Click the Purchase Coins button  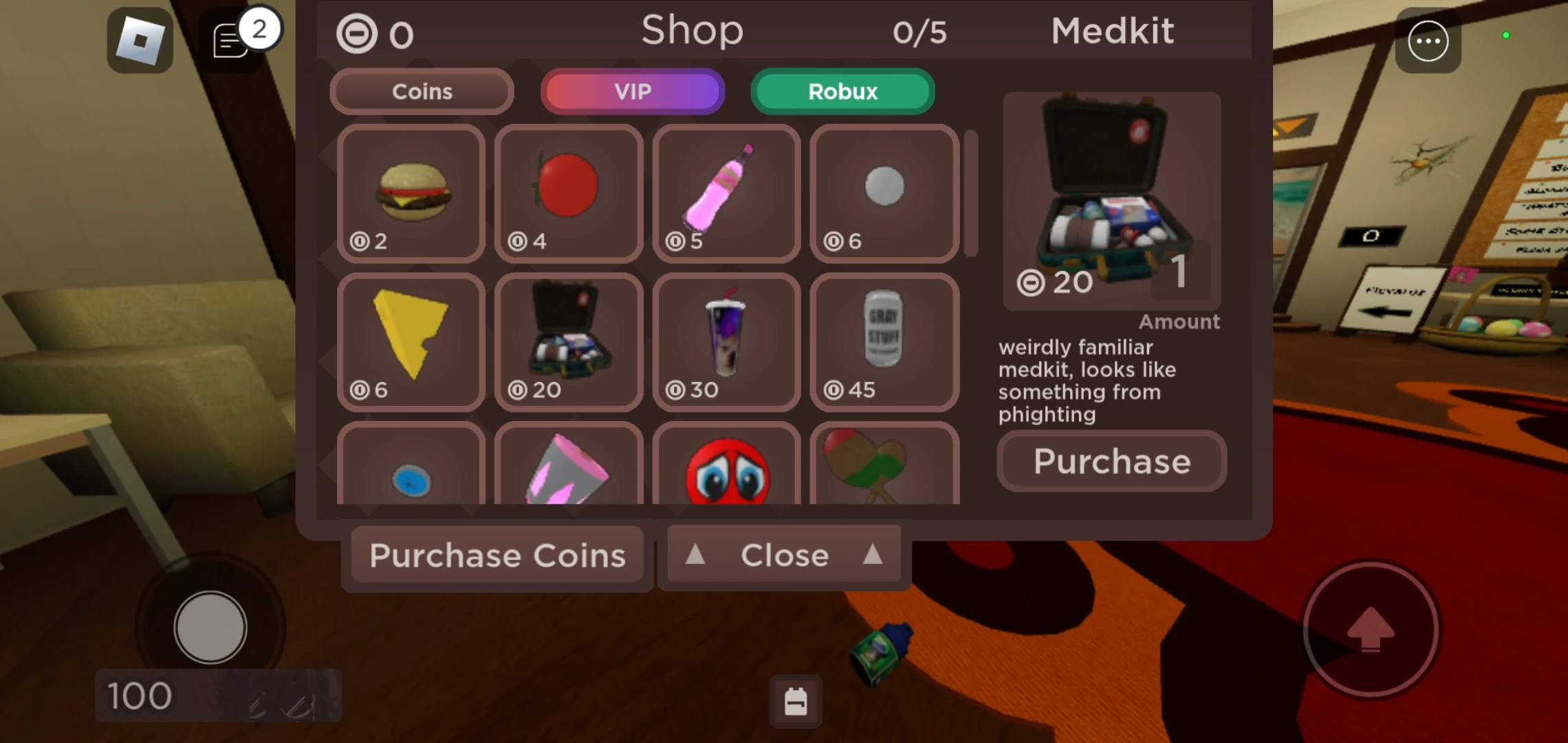pyautogui.click(x=497, y=554)
